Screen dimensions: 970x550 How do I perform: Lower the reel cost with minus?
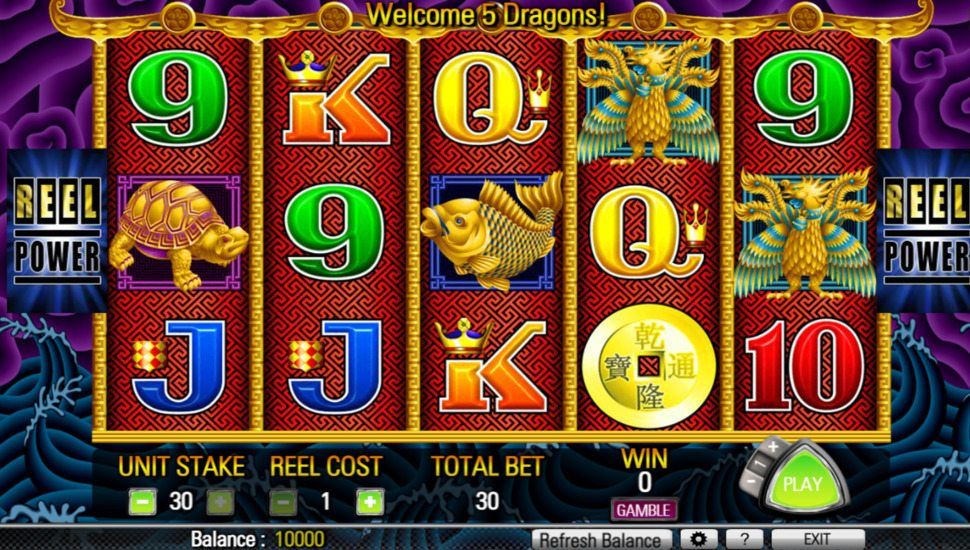coord(284,502)
